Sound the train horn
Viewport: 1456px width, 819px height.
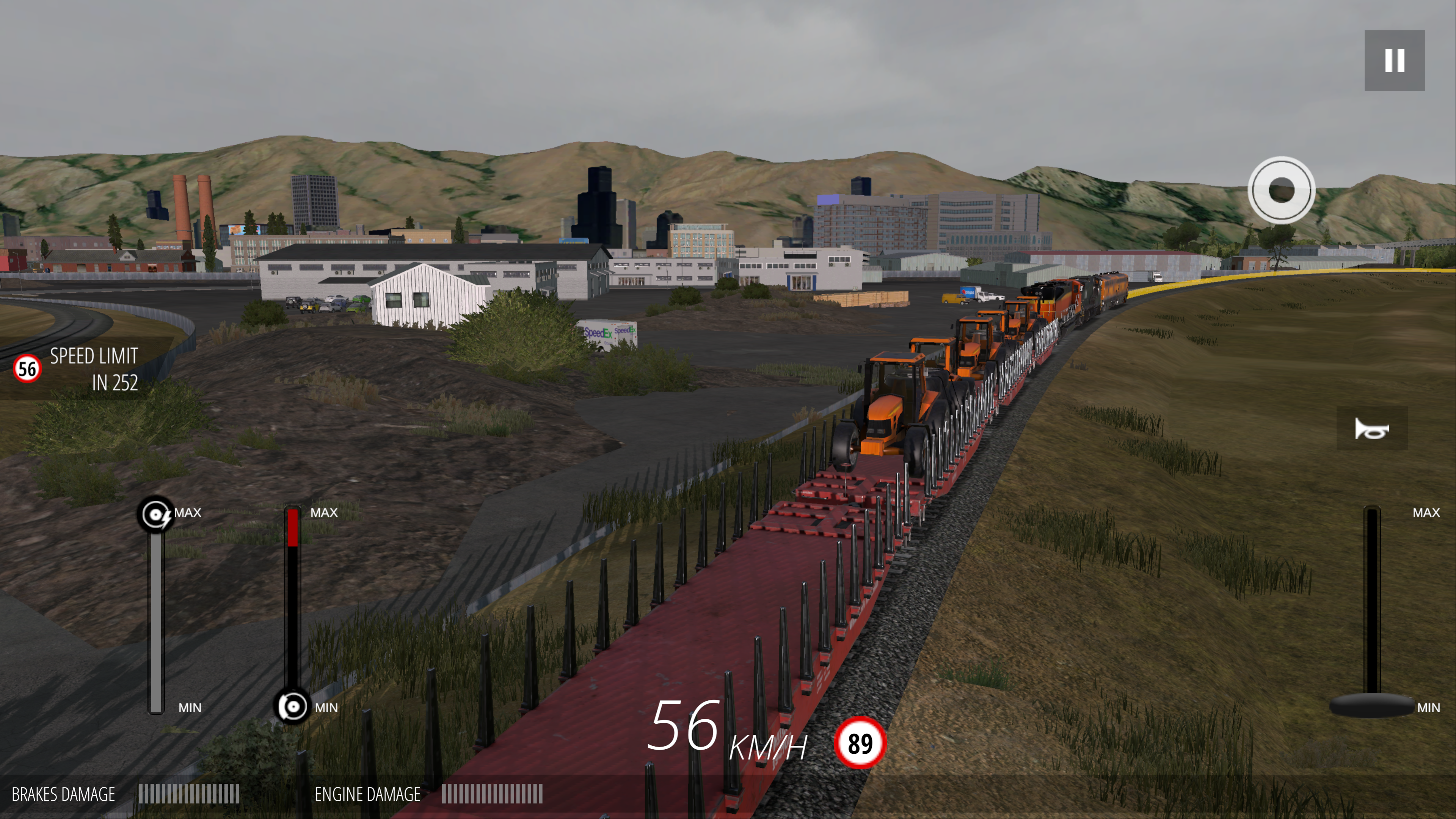[x=1371, y=428]
